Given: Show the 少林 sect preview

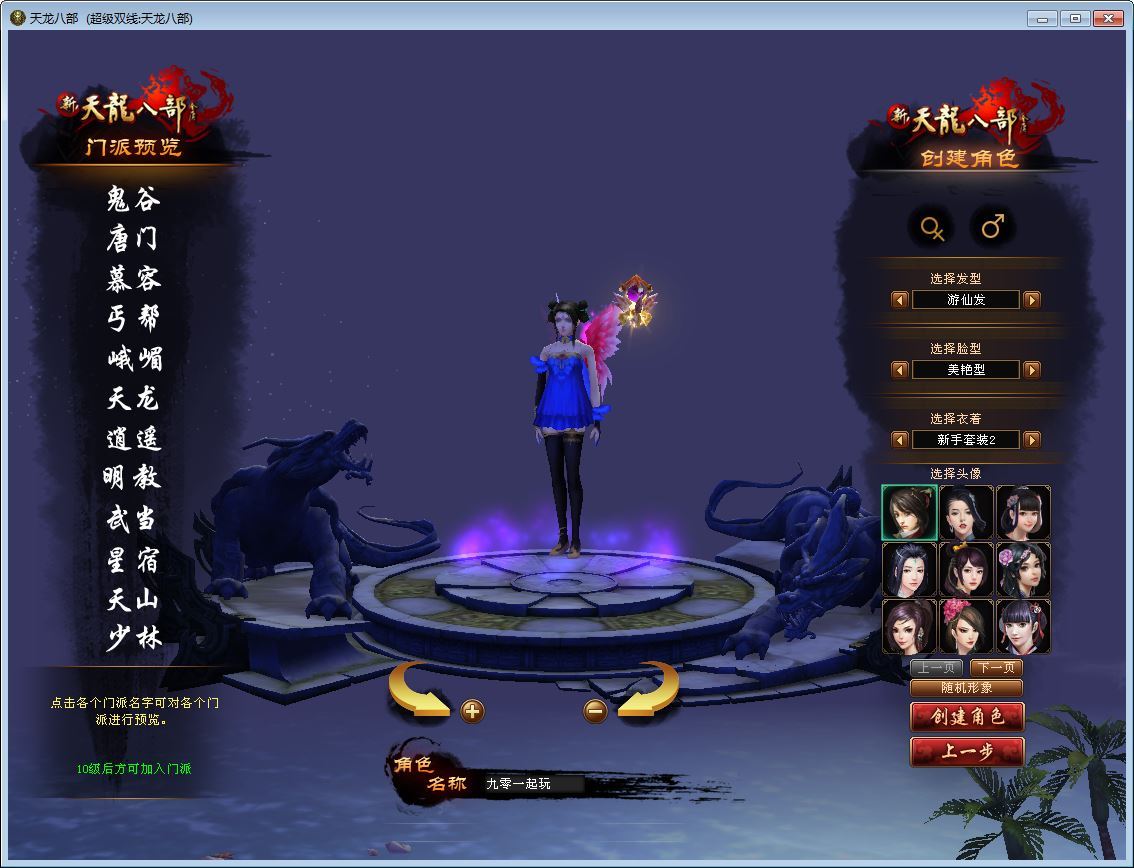Looking at the screenshot, I should click(133, 638).
